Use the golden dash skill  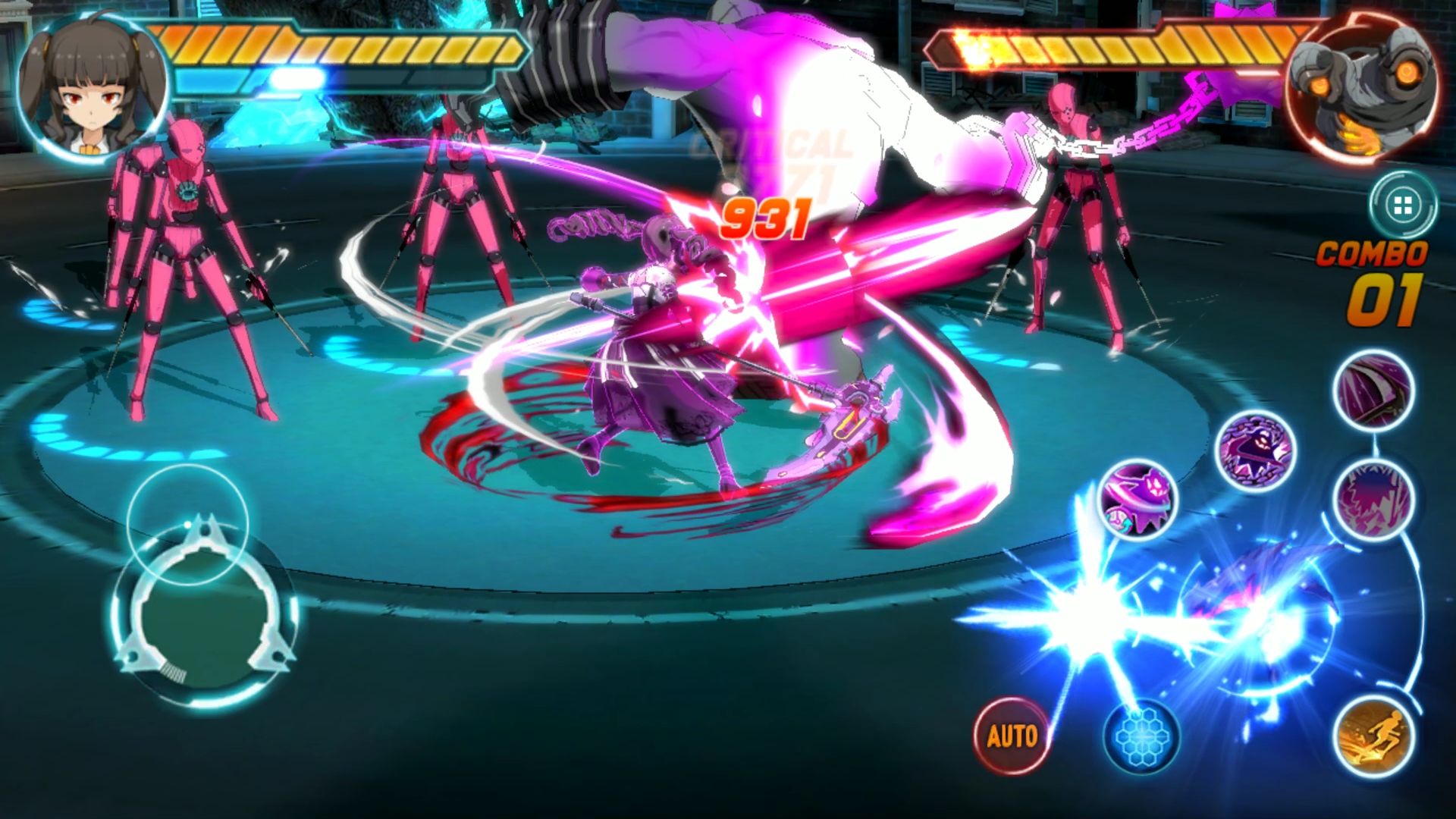click(x=1374, y=733)
